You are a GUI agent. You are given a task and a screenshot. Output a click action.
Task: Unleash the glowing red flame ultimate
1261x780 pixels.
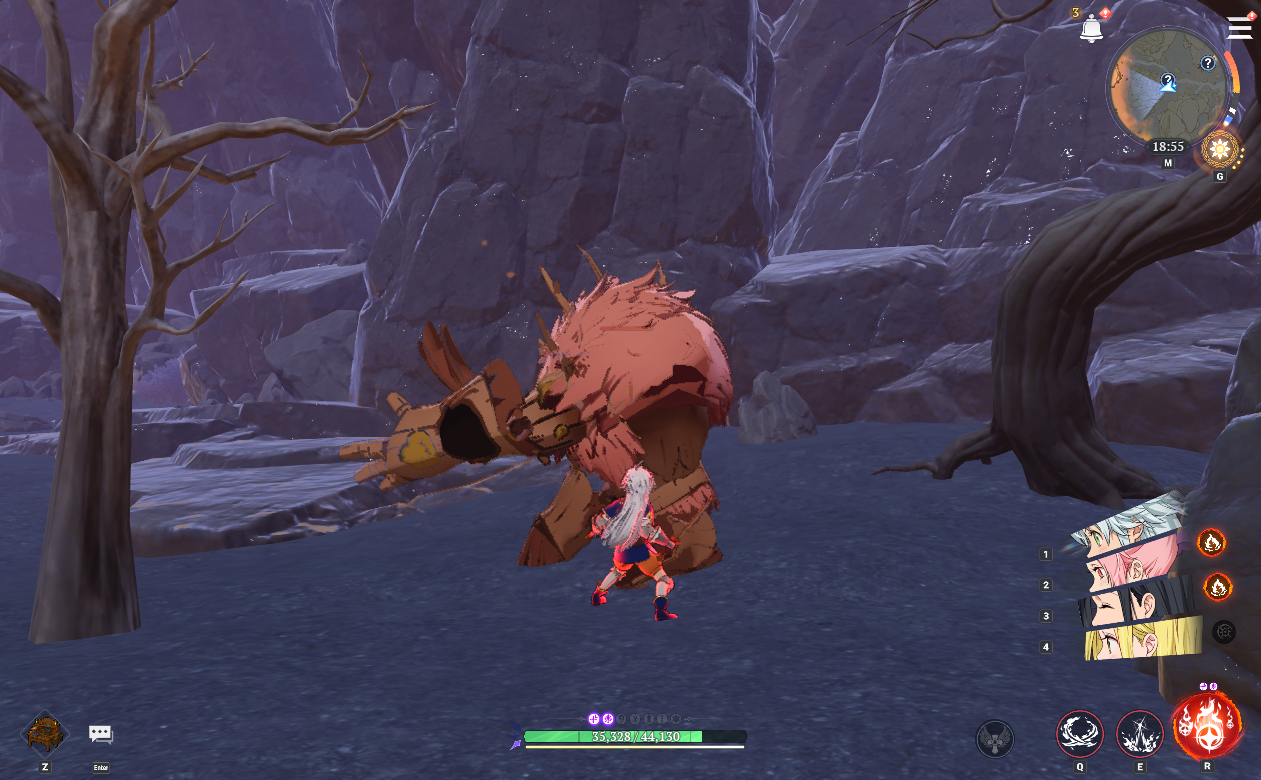point(1207,728)
